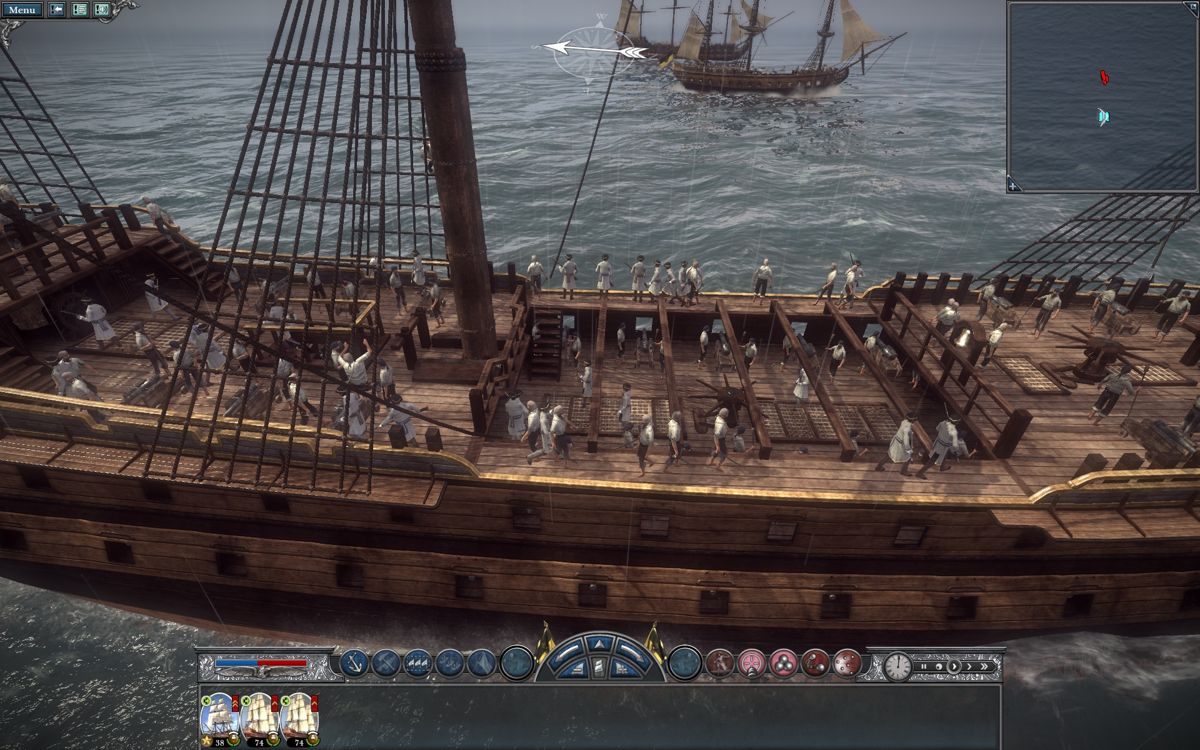Activate the anchor command icon
Image resolution: width=1200 pixels, height=750 pixels.
pos(354,662)
